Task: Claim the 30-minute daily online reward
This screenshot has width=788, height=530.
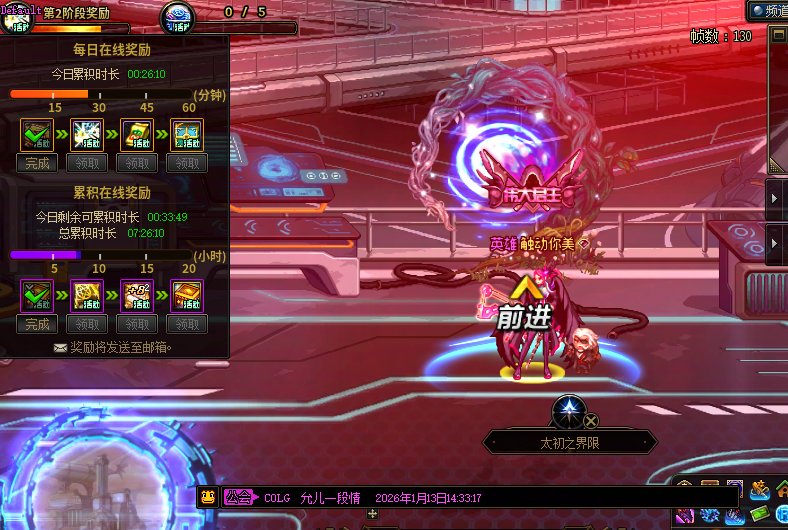Action: pos(87,163)
